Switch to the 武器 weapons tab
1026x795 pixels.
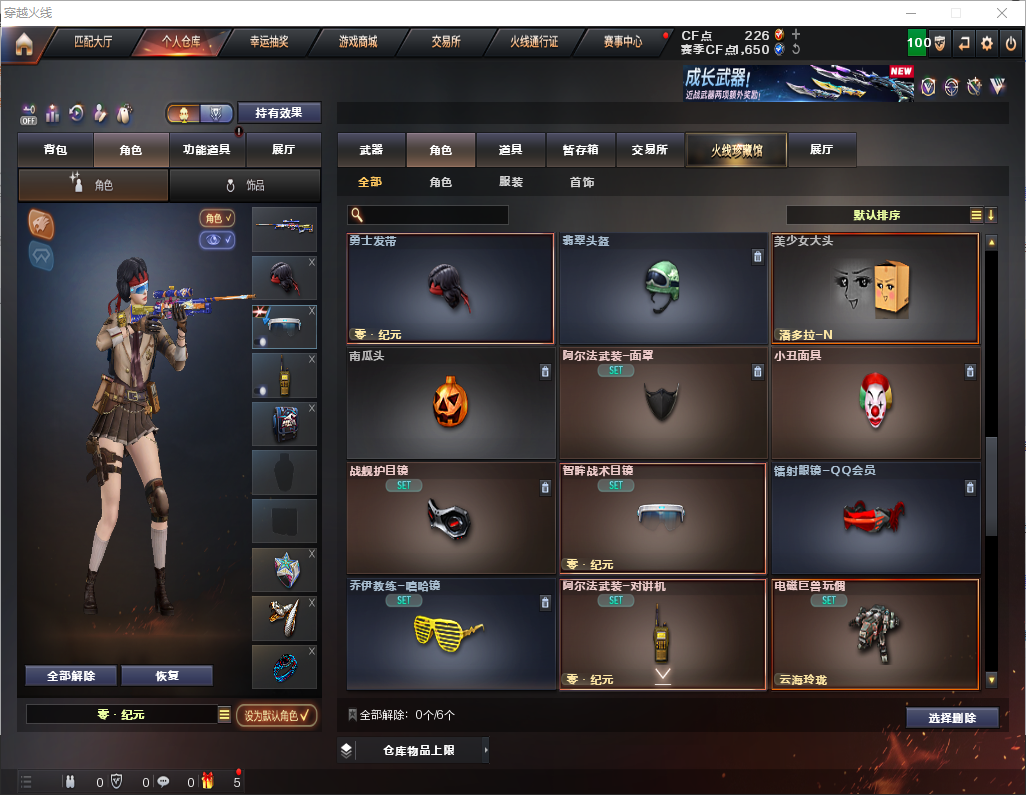tap(371, 150)
